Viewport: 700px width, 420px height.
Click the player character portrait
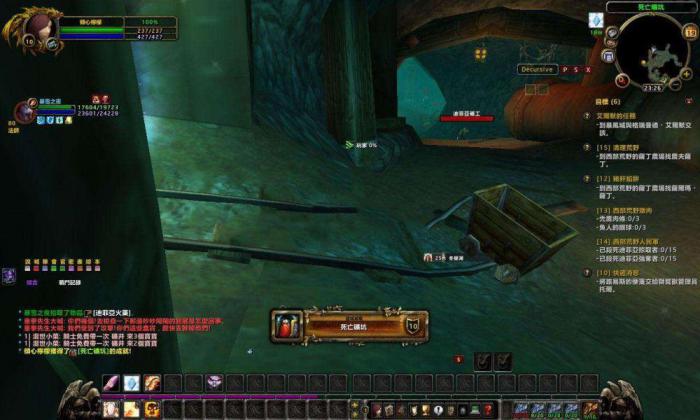point(34,27)
